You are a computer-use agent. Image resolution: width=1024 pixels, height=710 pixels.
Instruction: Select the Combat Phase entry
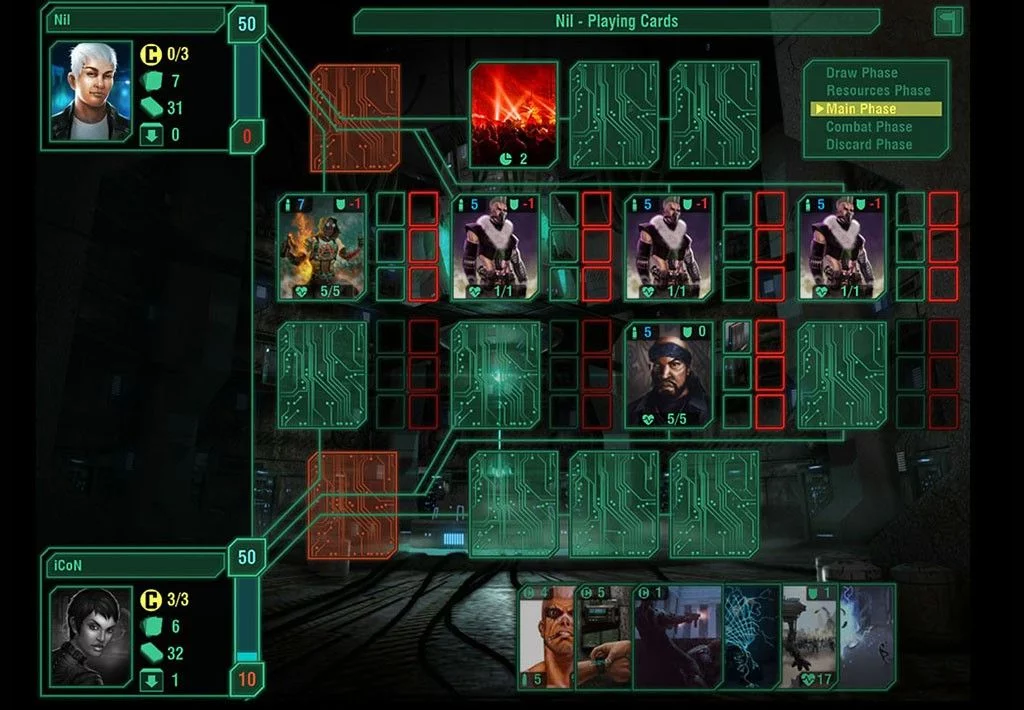pyautogui.click(x=868, y=127)
